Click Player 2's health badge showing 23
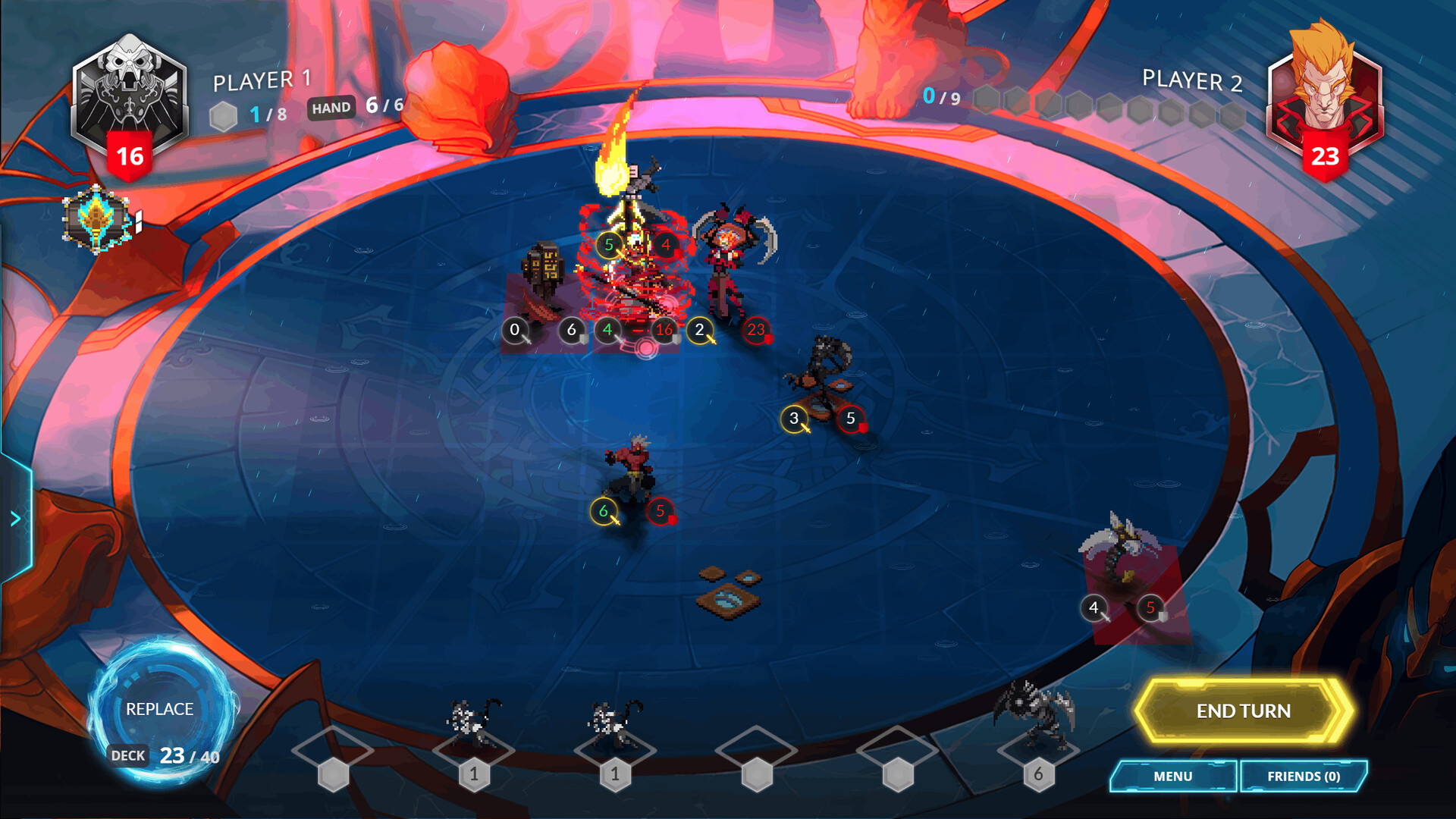This screenshot has width=1456, height=819. (1326, 157)
